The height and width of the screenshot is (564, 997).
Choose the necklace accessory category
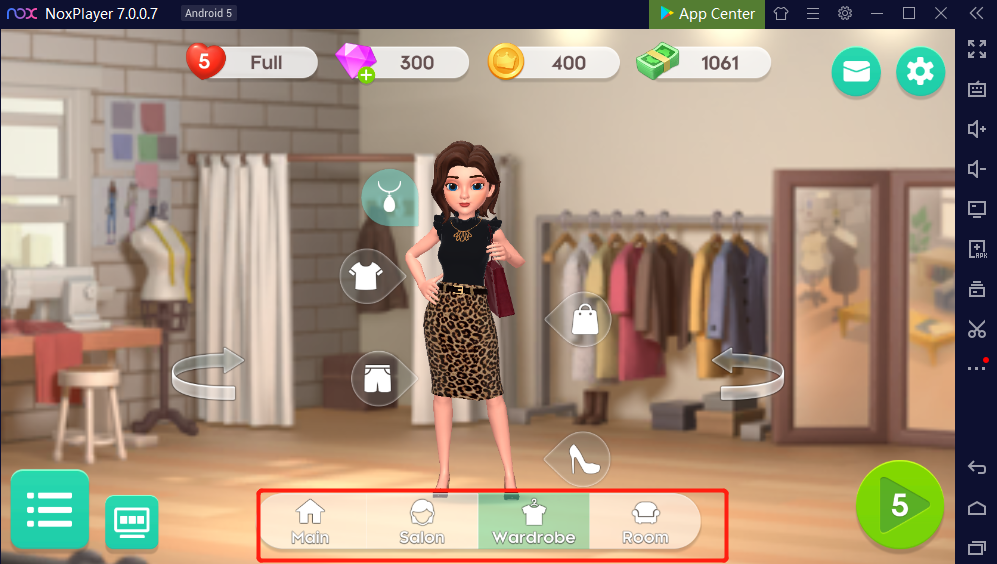point(388,196)
